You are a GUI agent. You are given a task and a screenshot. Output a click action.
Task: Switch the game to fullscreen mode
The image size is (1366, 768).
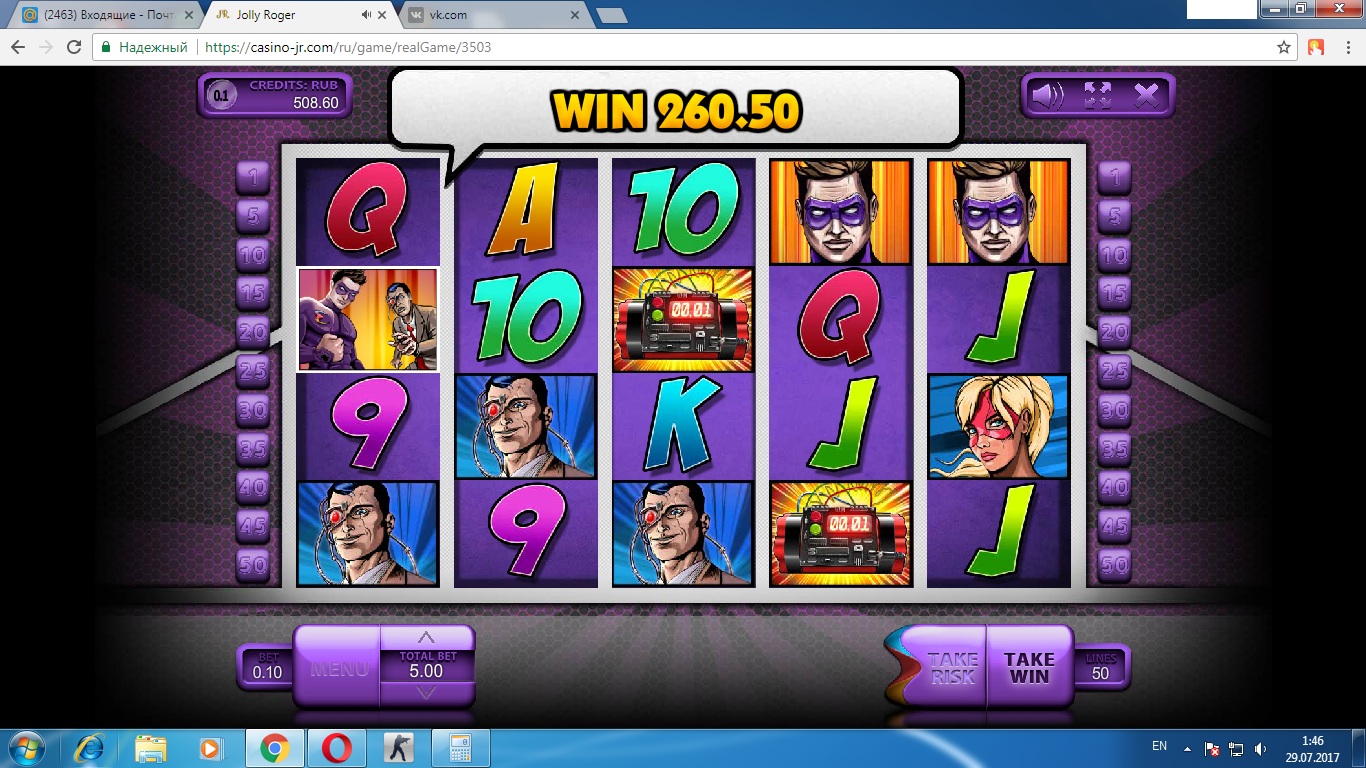pos(1098,96)
